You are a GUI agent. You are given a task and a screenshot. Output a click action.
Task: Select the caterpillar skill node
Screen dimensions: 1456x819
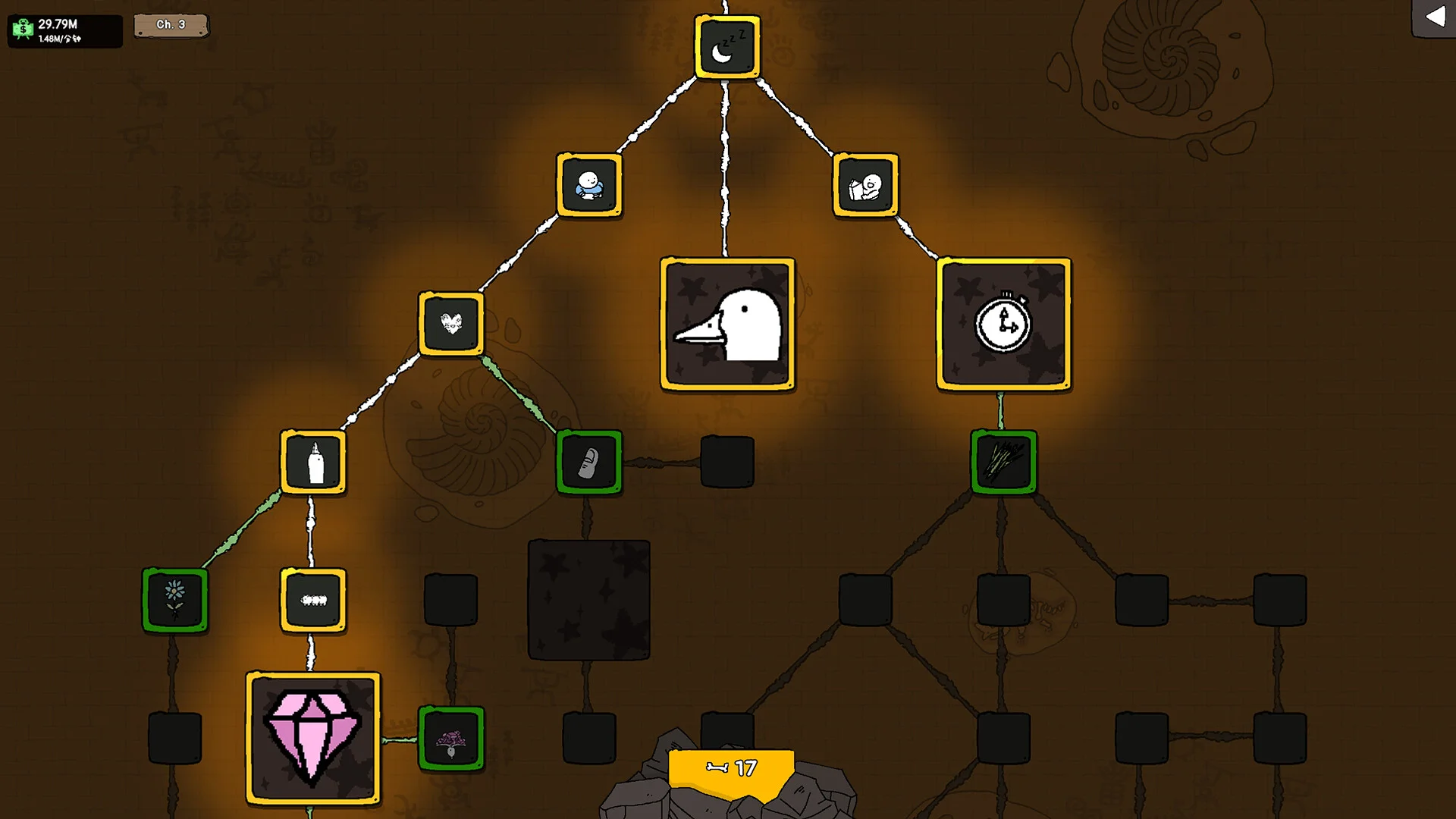pos(313,600)
